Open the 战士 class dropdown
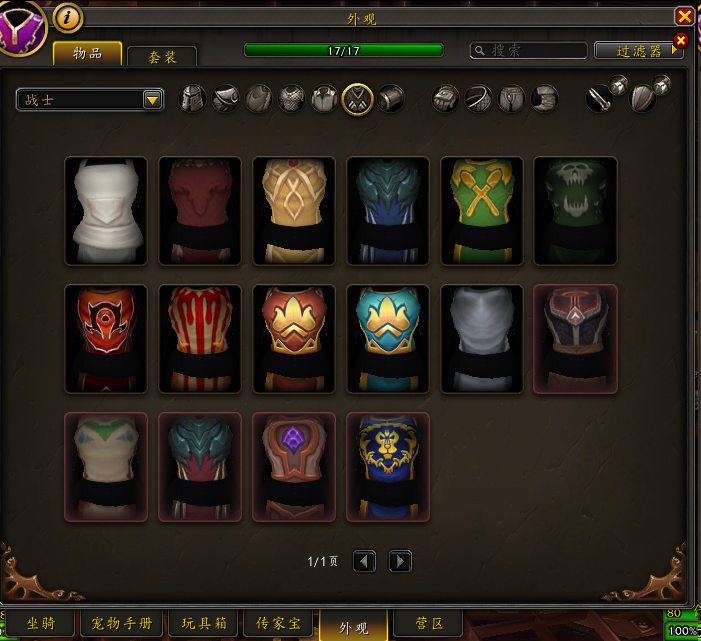This screenshot has width=701, height=641. pos(90,99)
